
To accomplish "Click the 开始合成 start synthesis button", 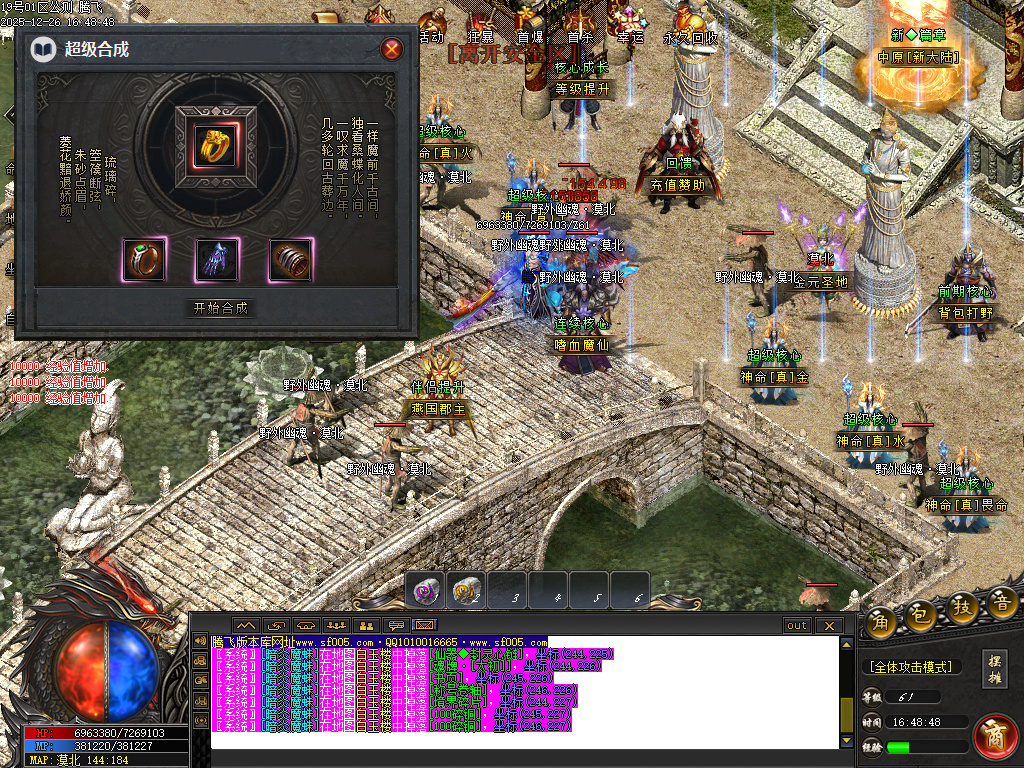I will [221, 308].
